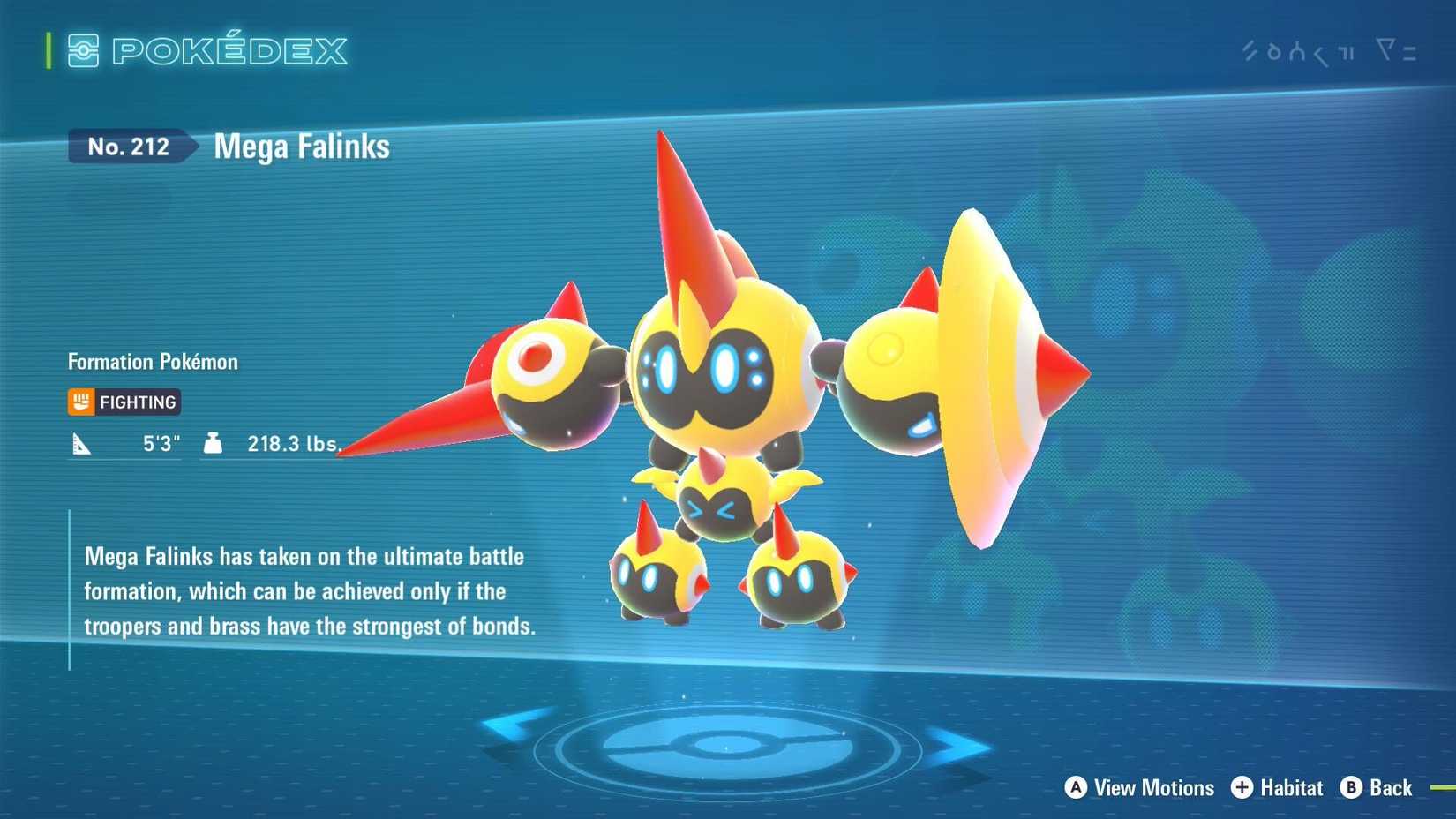Image resolution: width=1456 pixels, height=819 pixels.
Task: Click the Pokédex logo icon
Action: (x=84, y=51)
